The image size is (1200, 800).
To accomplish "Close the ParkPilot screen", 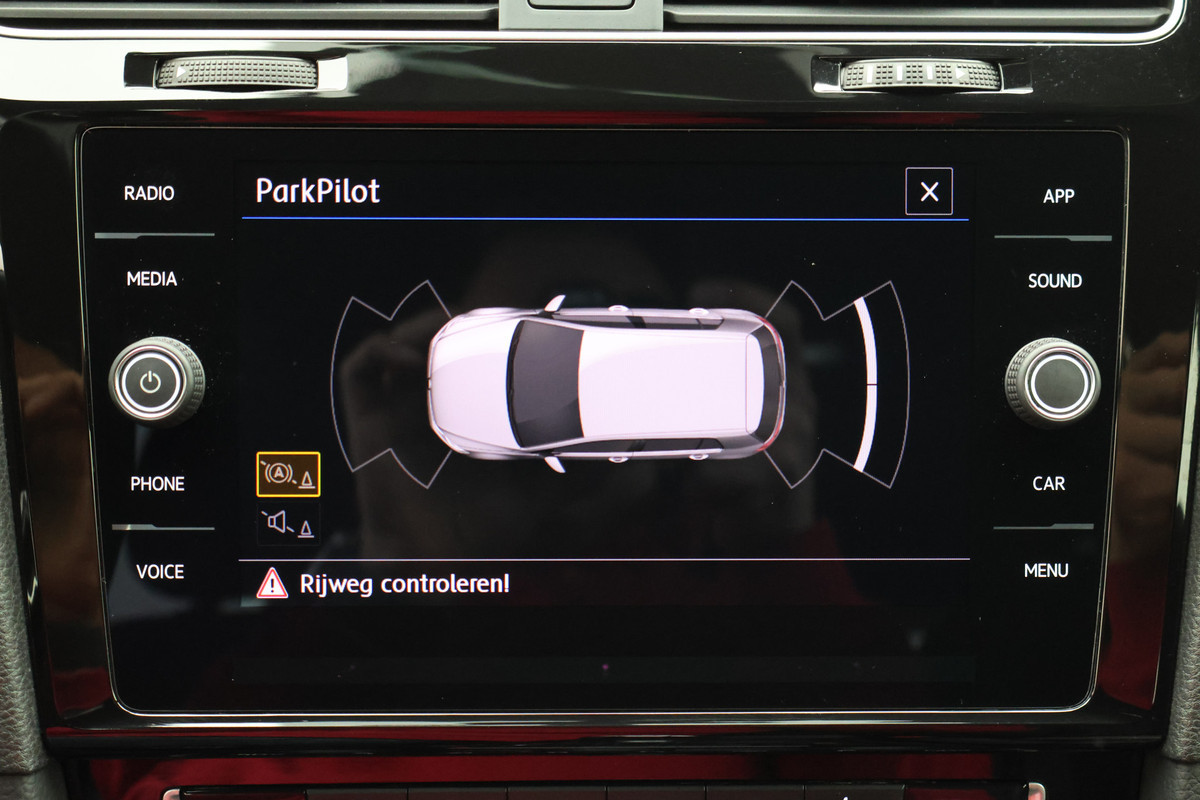I will [x=929, y=191].
